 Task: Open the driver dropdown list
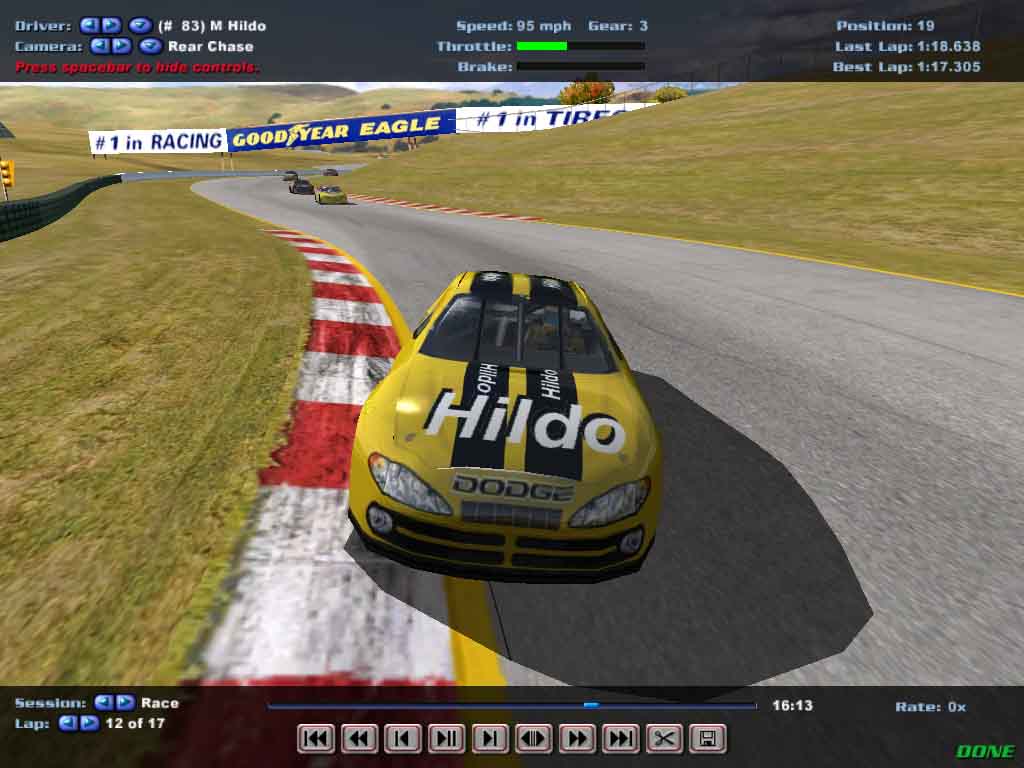point(140,25)
